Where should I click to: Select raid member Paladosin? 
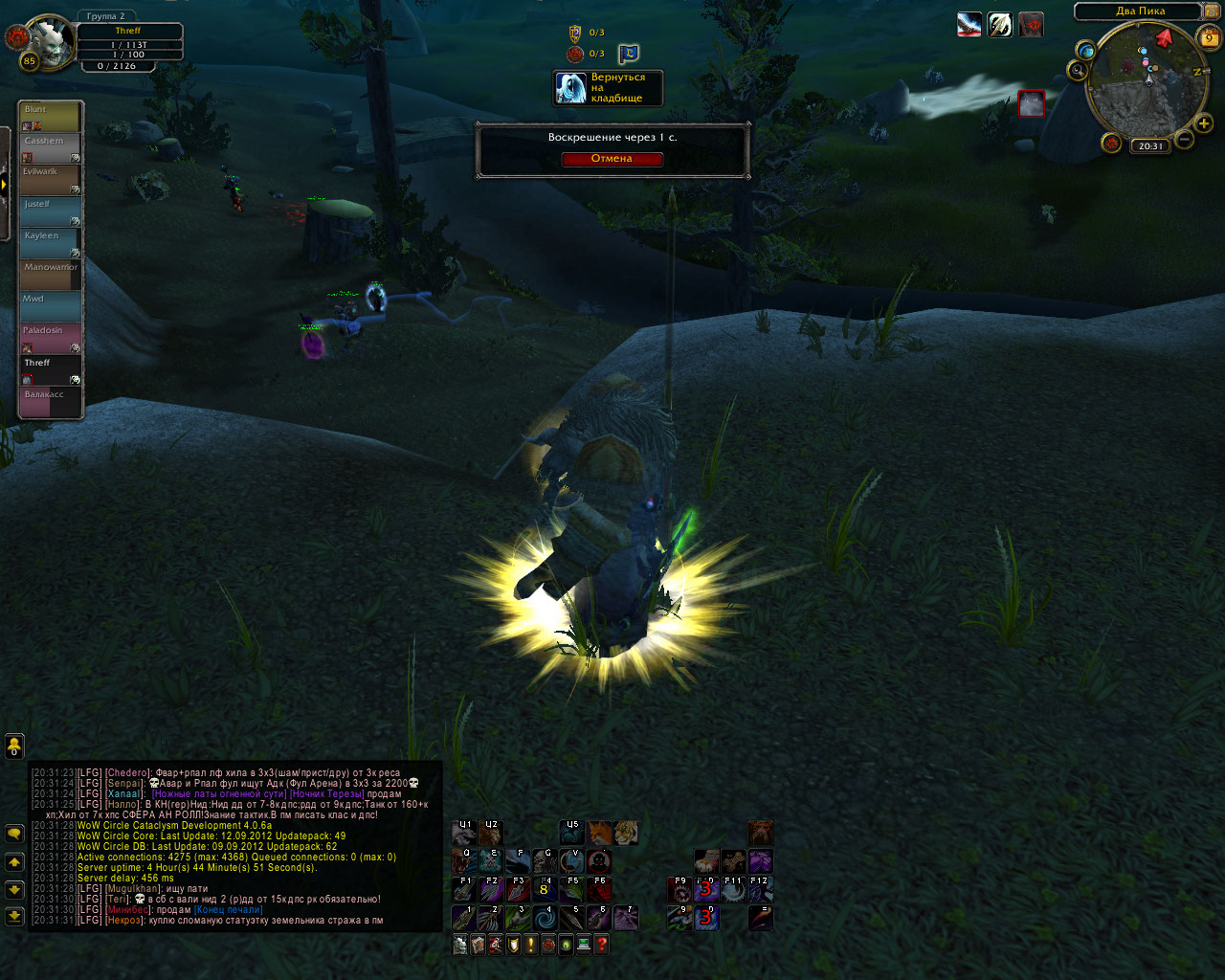51,338
